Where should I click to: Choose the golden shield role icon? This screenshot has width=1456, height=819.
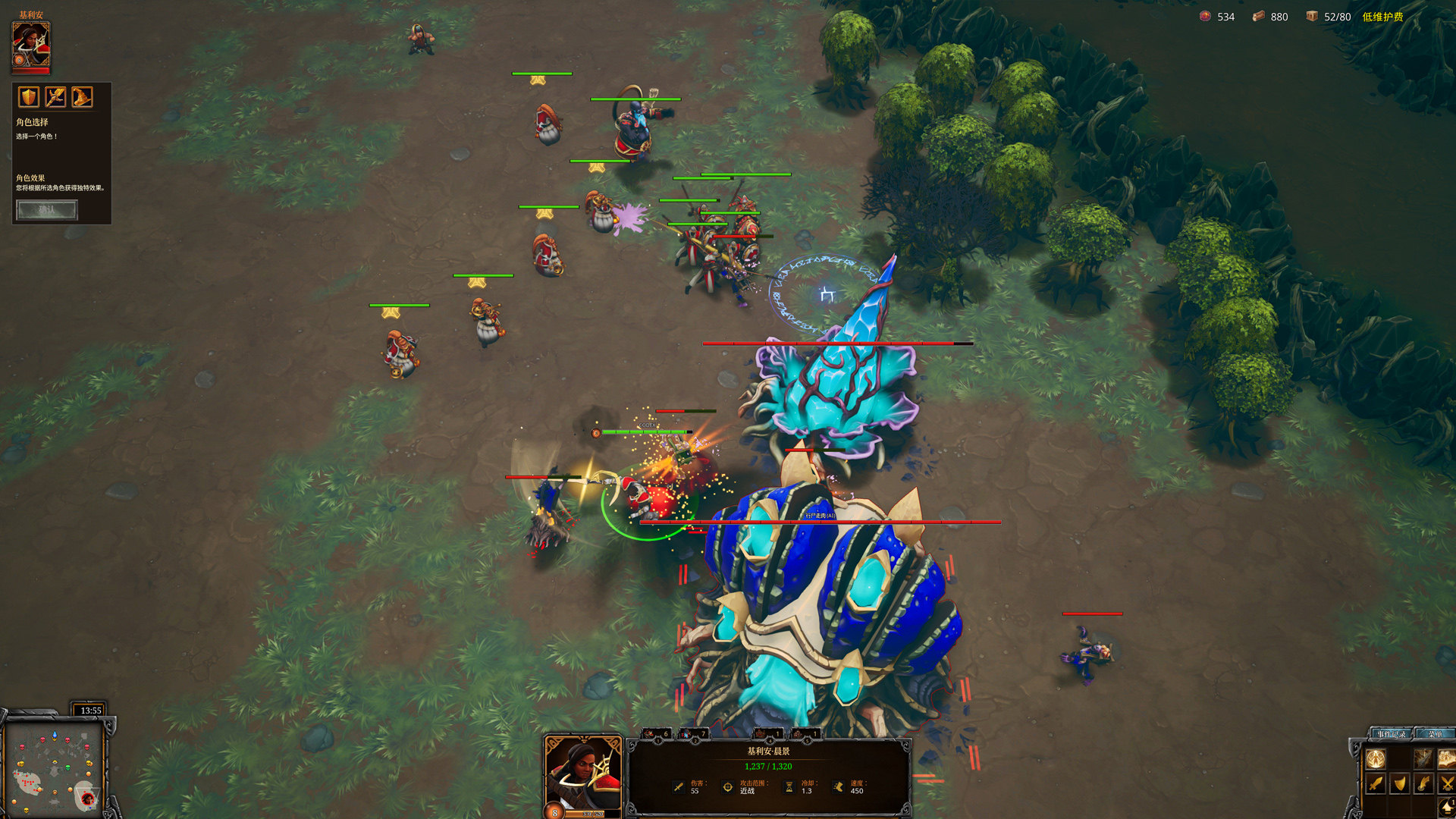(x=29, y=97)
